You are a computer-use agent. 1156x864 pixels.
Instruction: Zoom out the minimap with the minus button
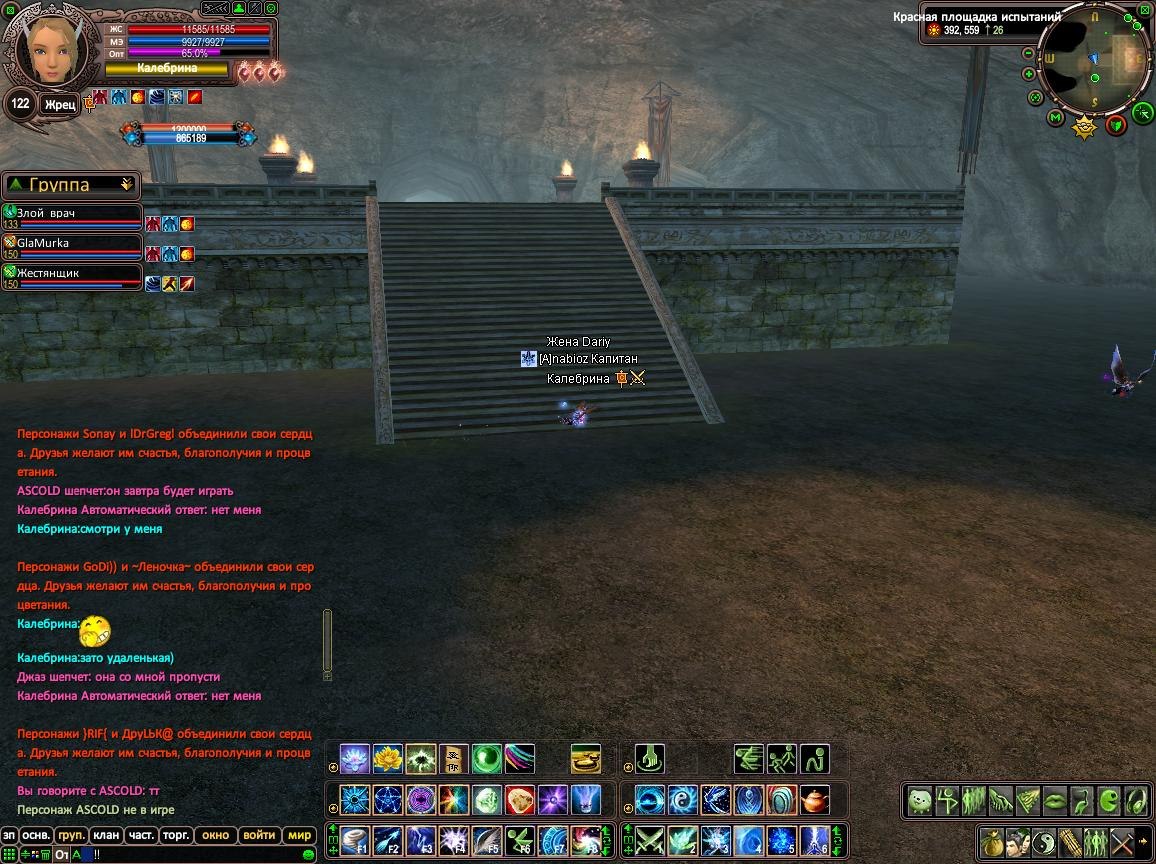tap(1028, 52)
